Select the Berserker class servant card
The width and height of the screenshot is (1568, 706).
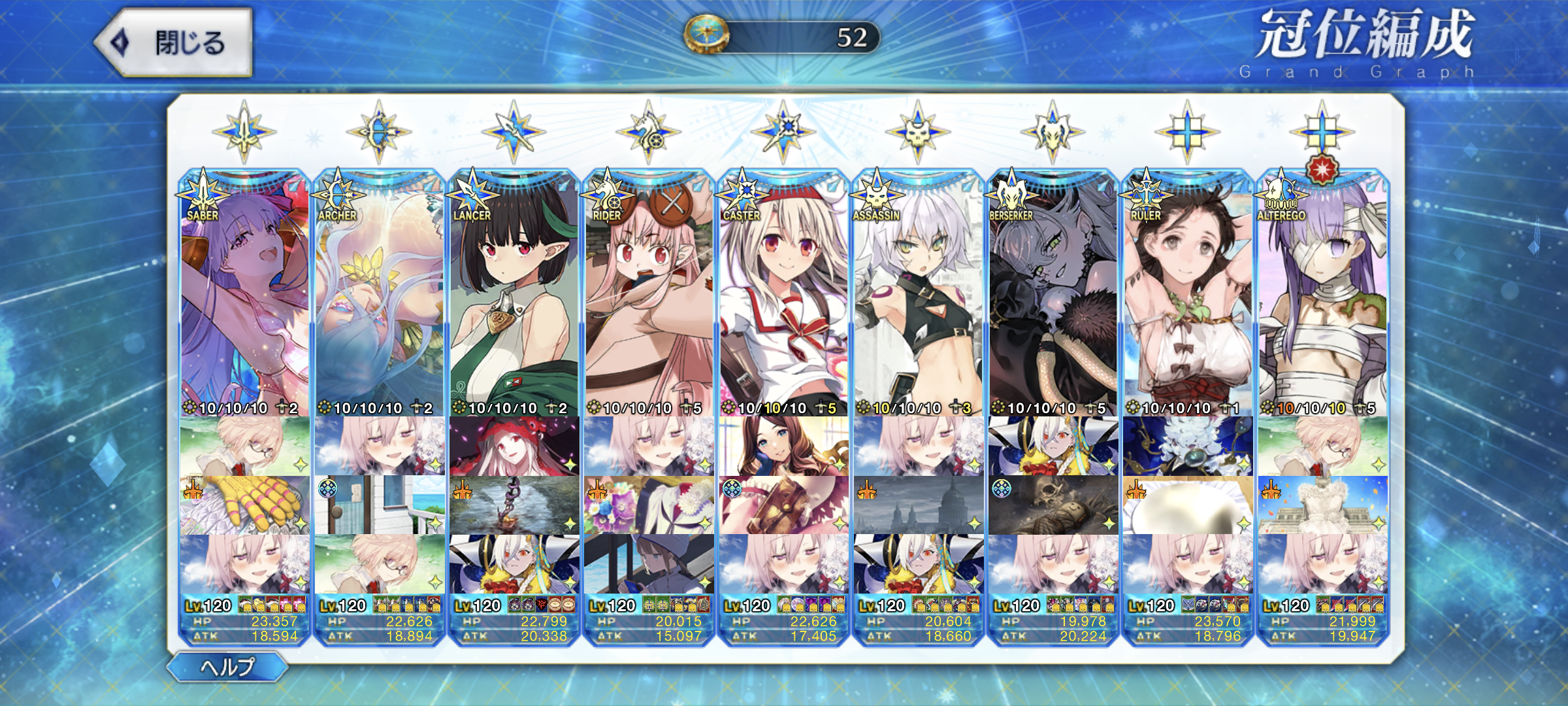coord(1053,294)
